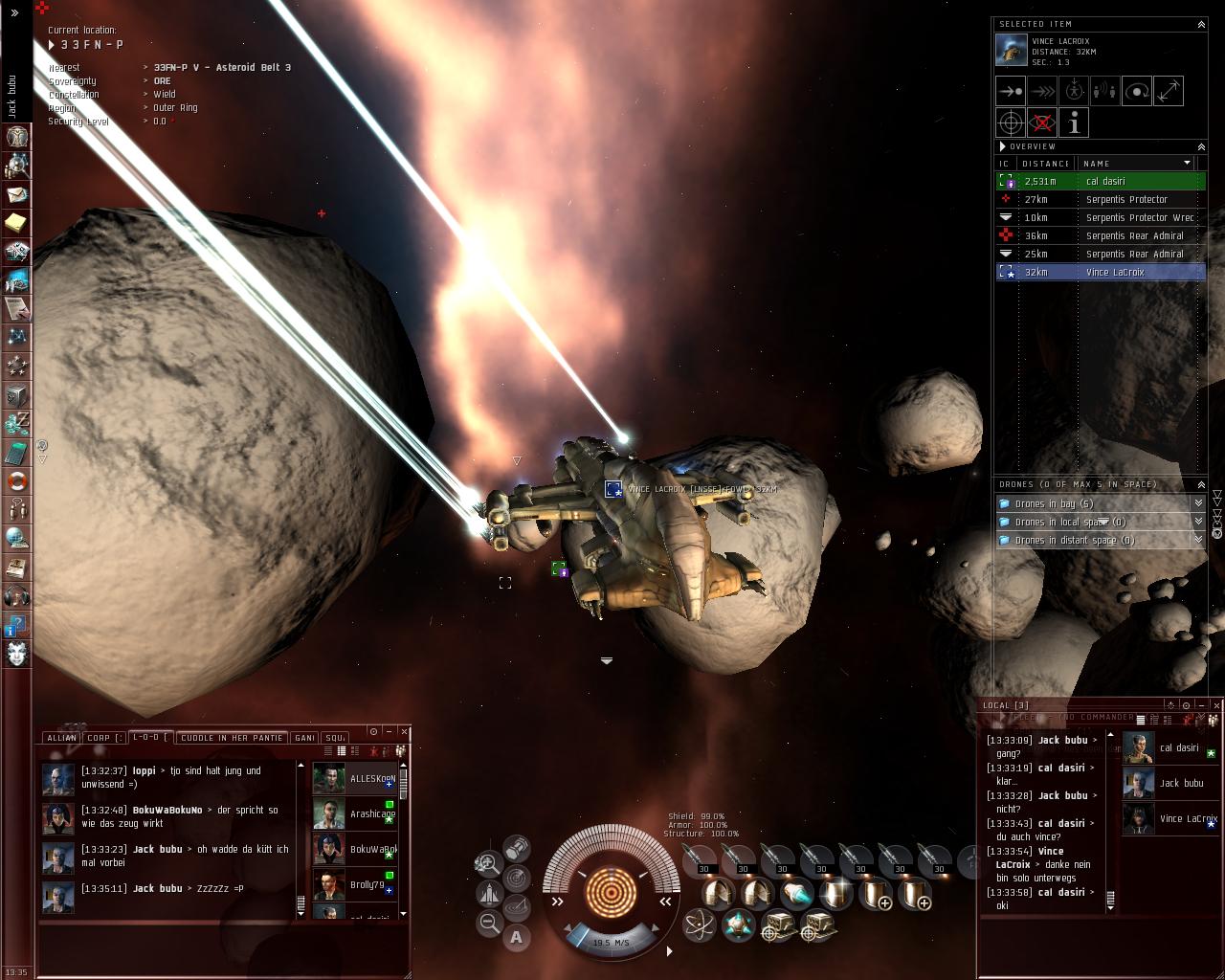The height and width of the screenshot is (980, 1225).
Task: Fire the first missile launcher module
Action: [702, 859]
